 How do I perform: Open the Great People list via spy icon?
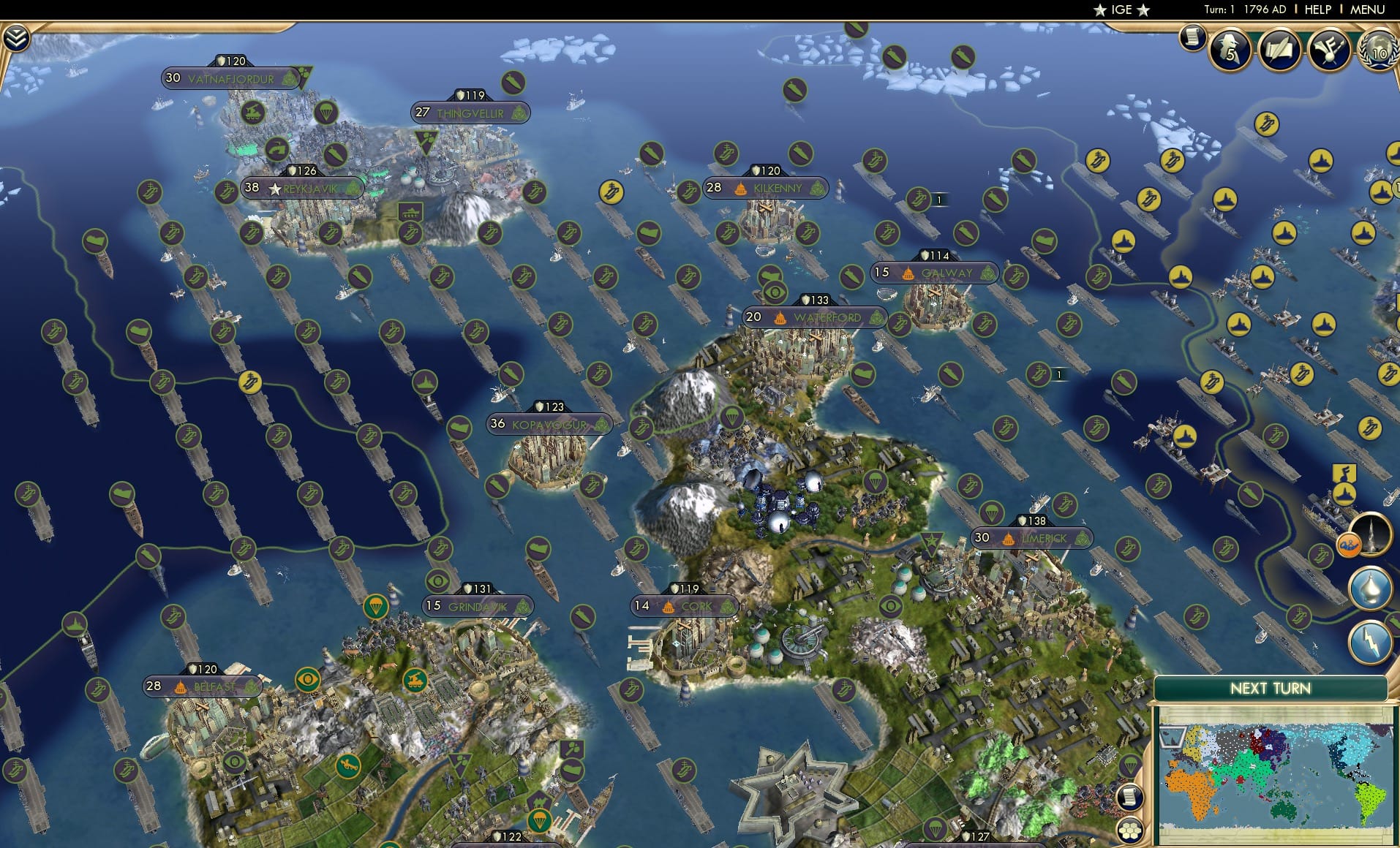1231,50
